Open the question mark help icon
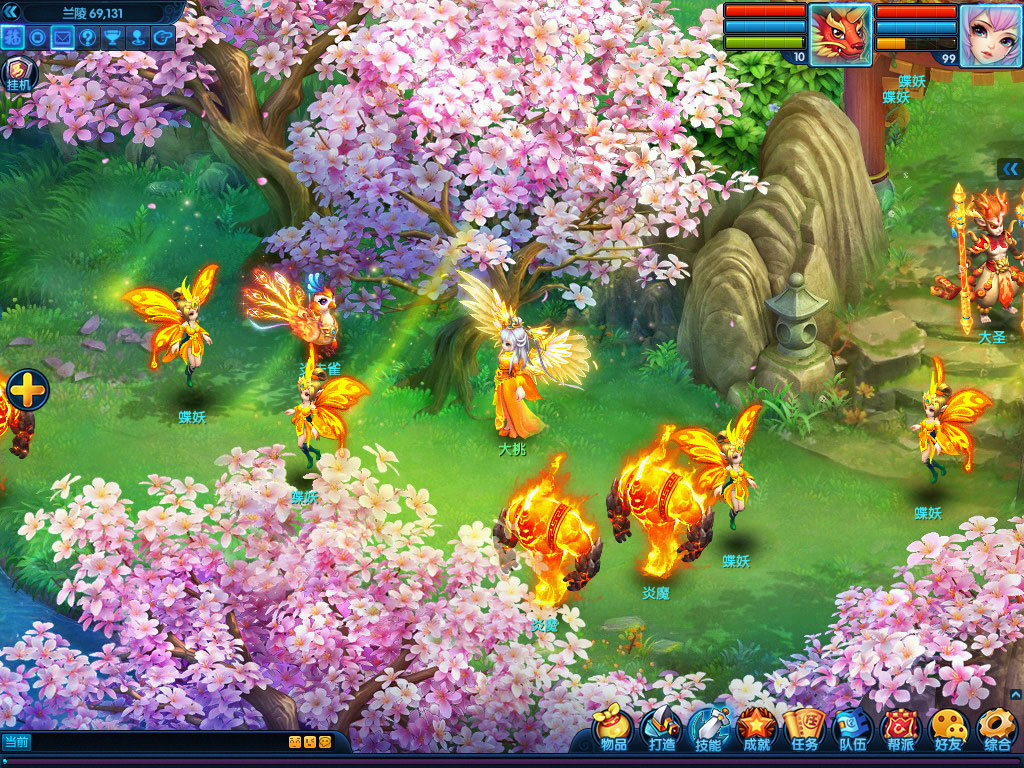The height and width of the screenshot is (768, 1024). coord(87,38)
